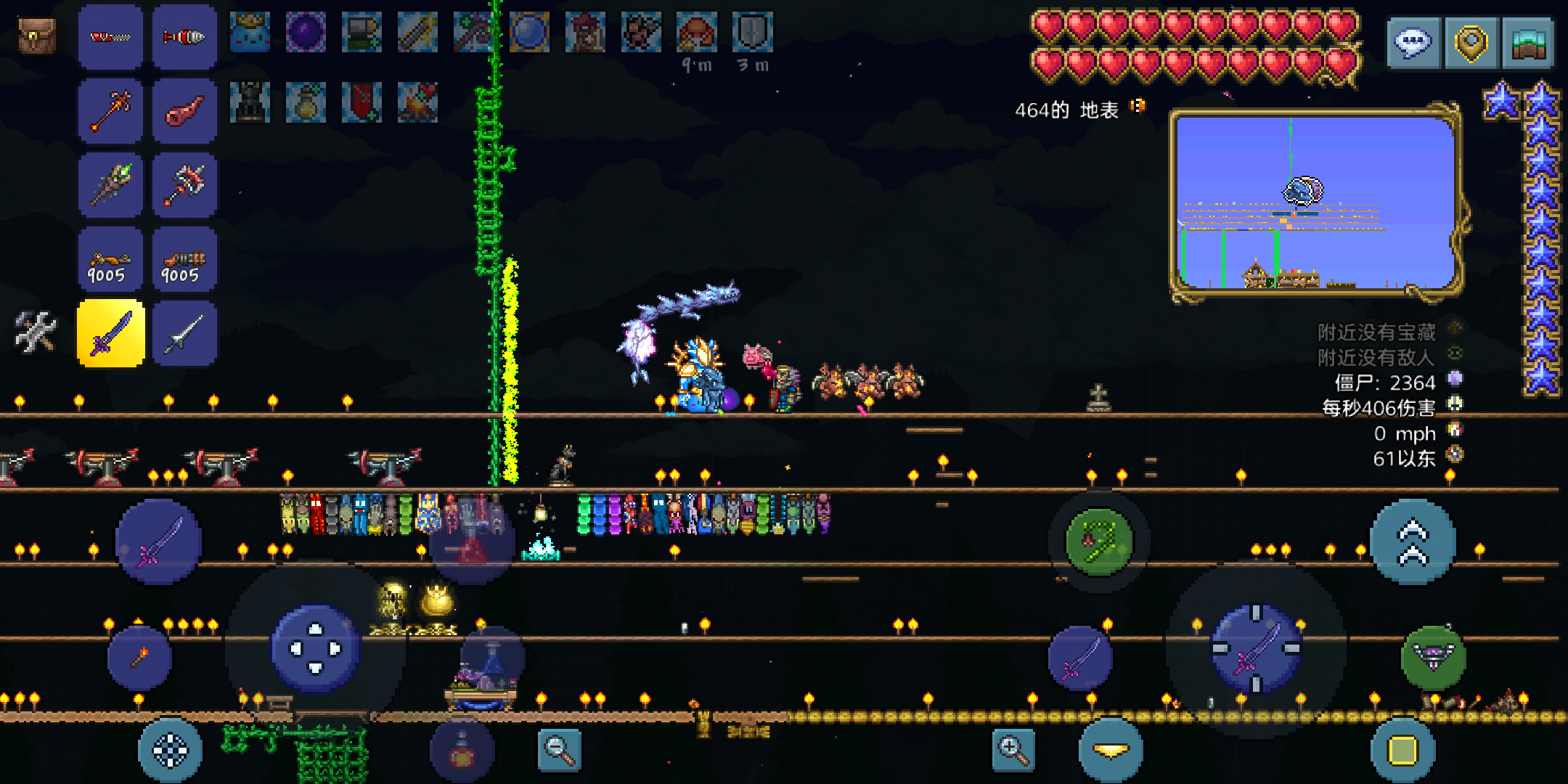
Task: Click the framed minimap
Action: (1315, 202)
